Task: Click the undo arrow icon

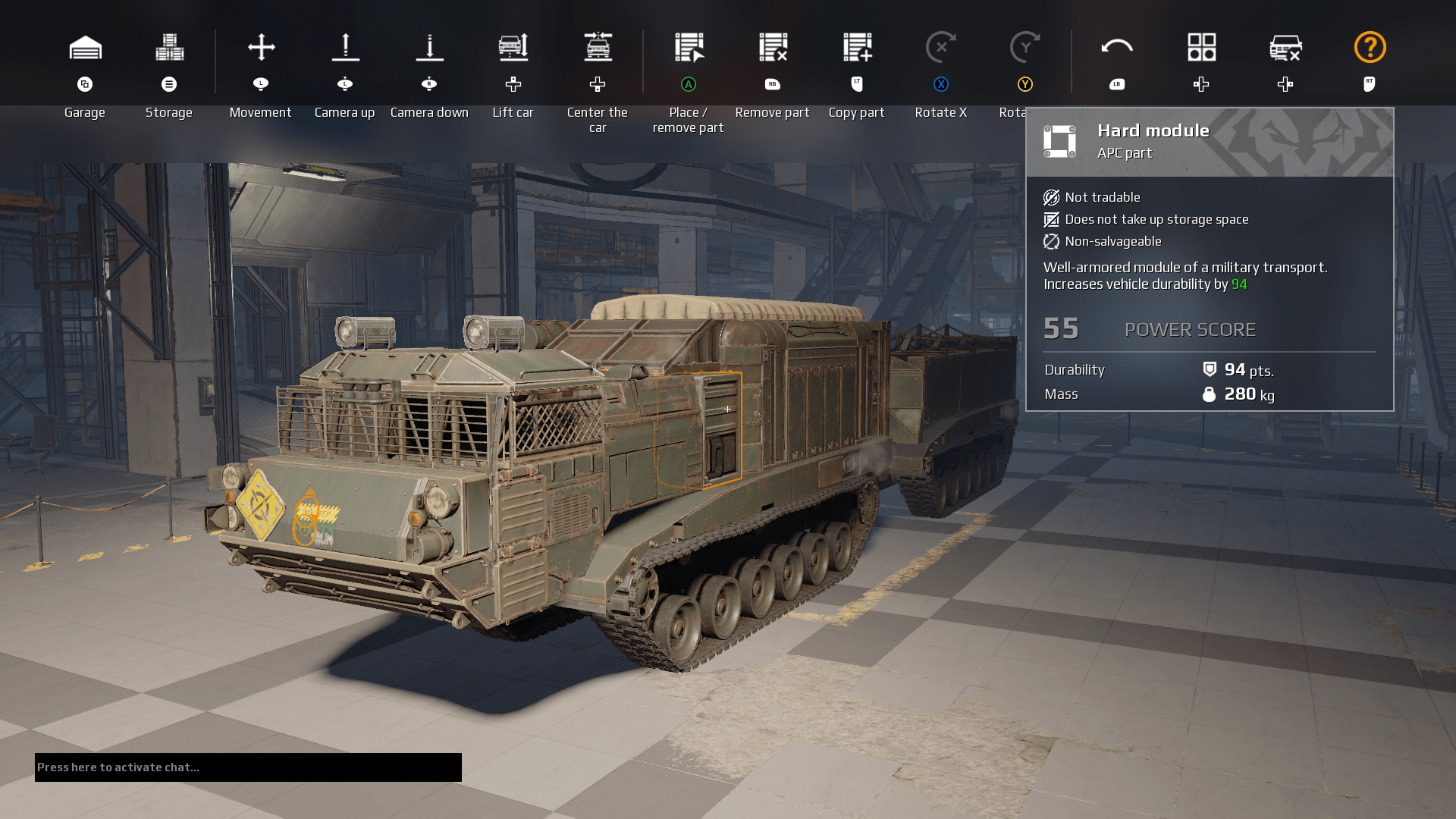Action: (x=1117, y=48)
